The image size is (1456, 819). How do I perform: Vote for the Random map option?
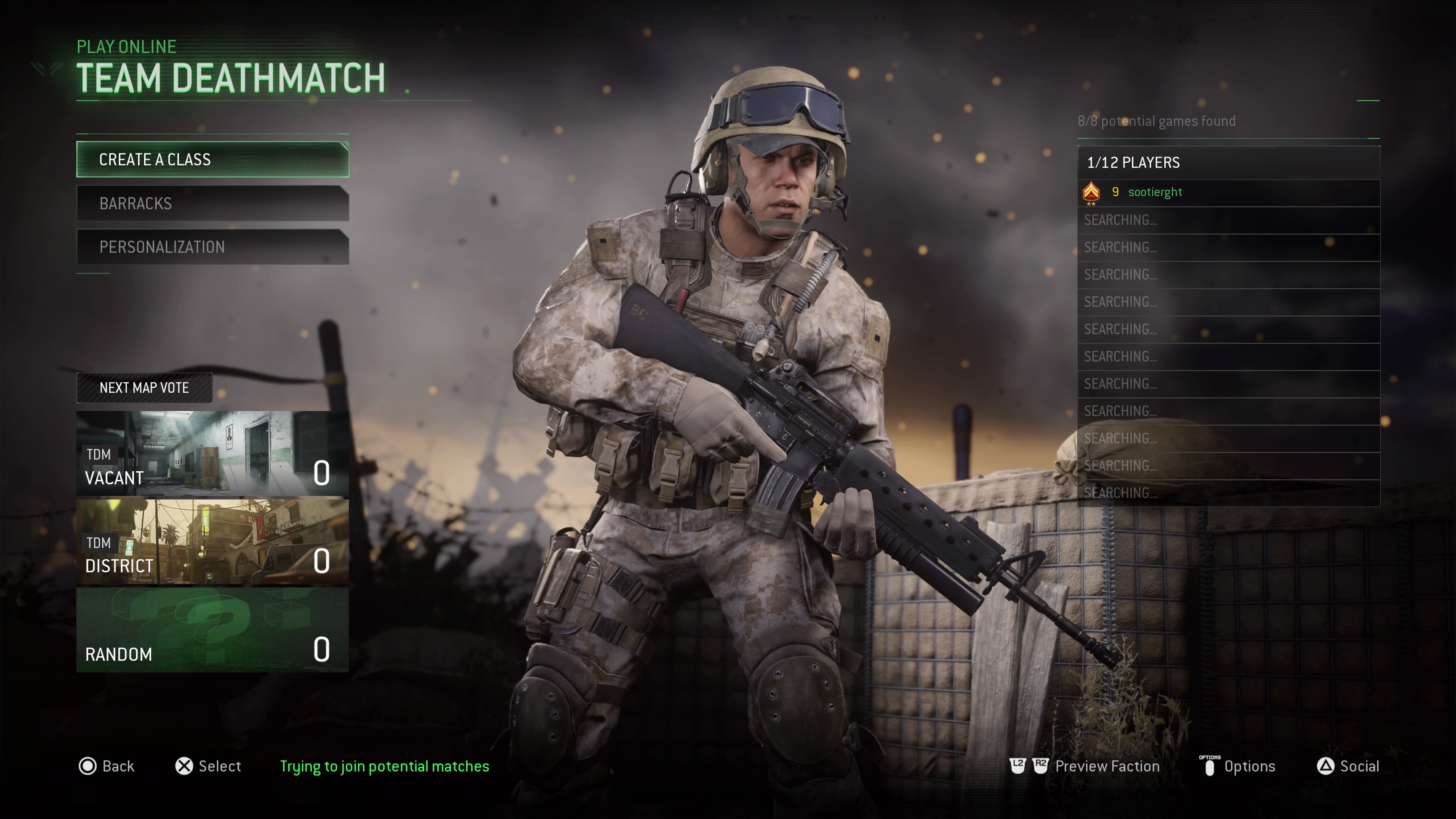click(x=212, y=630)
